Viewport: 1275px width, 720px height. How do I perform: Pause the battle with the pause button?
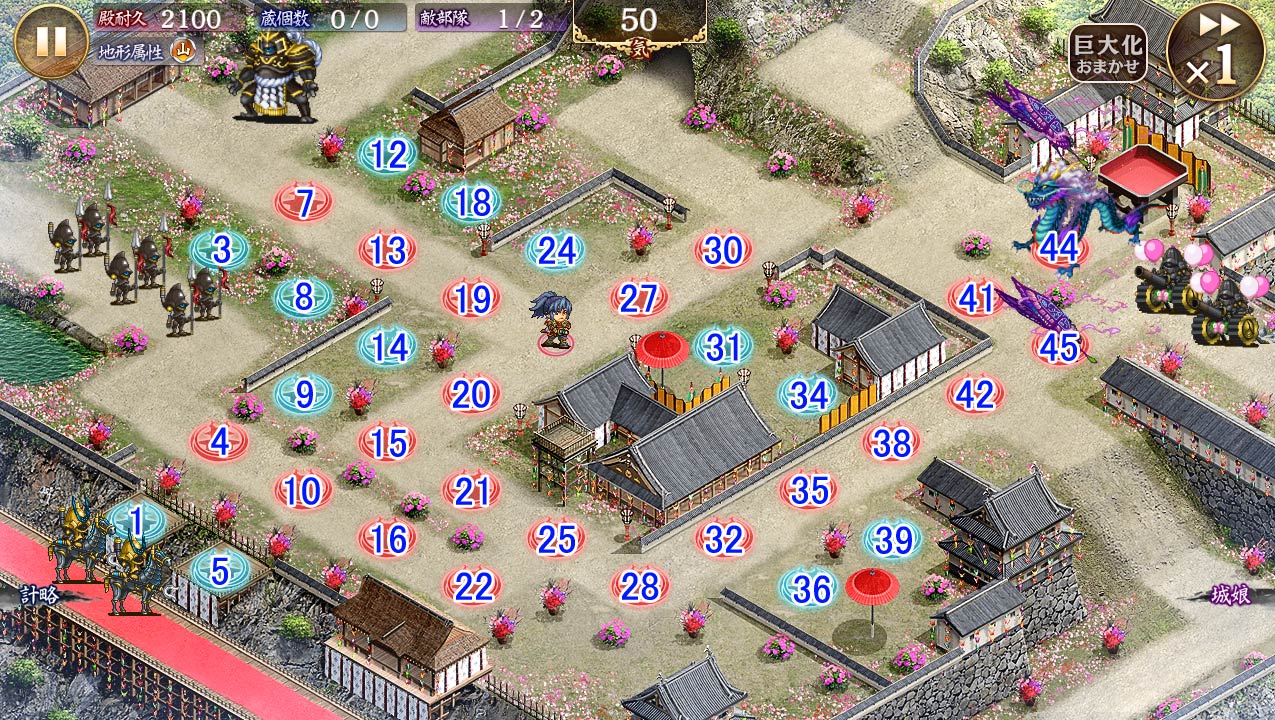51,41
